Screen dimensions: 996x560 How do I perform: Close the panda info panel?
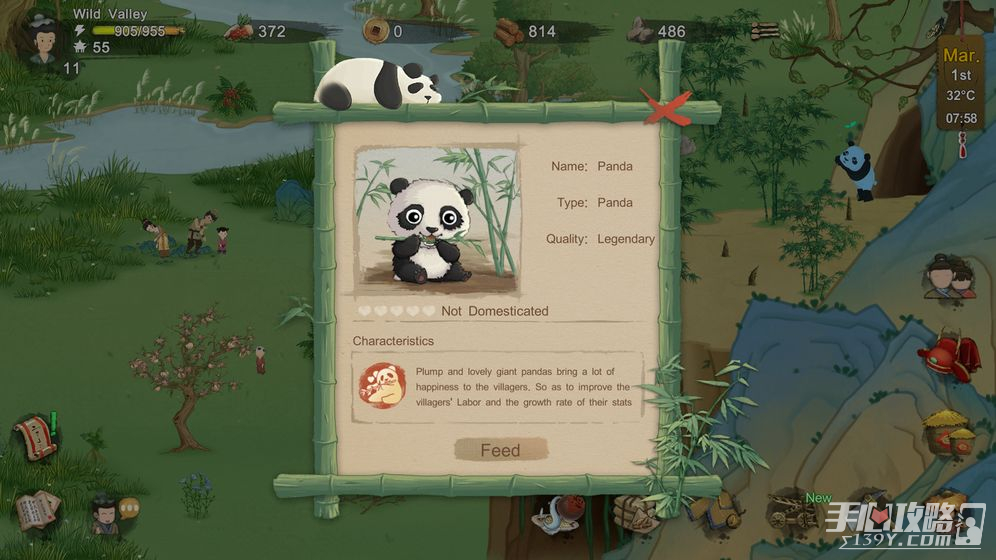(x=666, y=109)
